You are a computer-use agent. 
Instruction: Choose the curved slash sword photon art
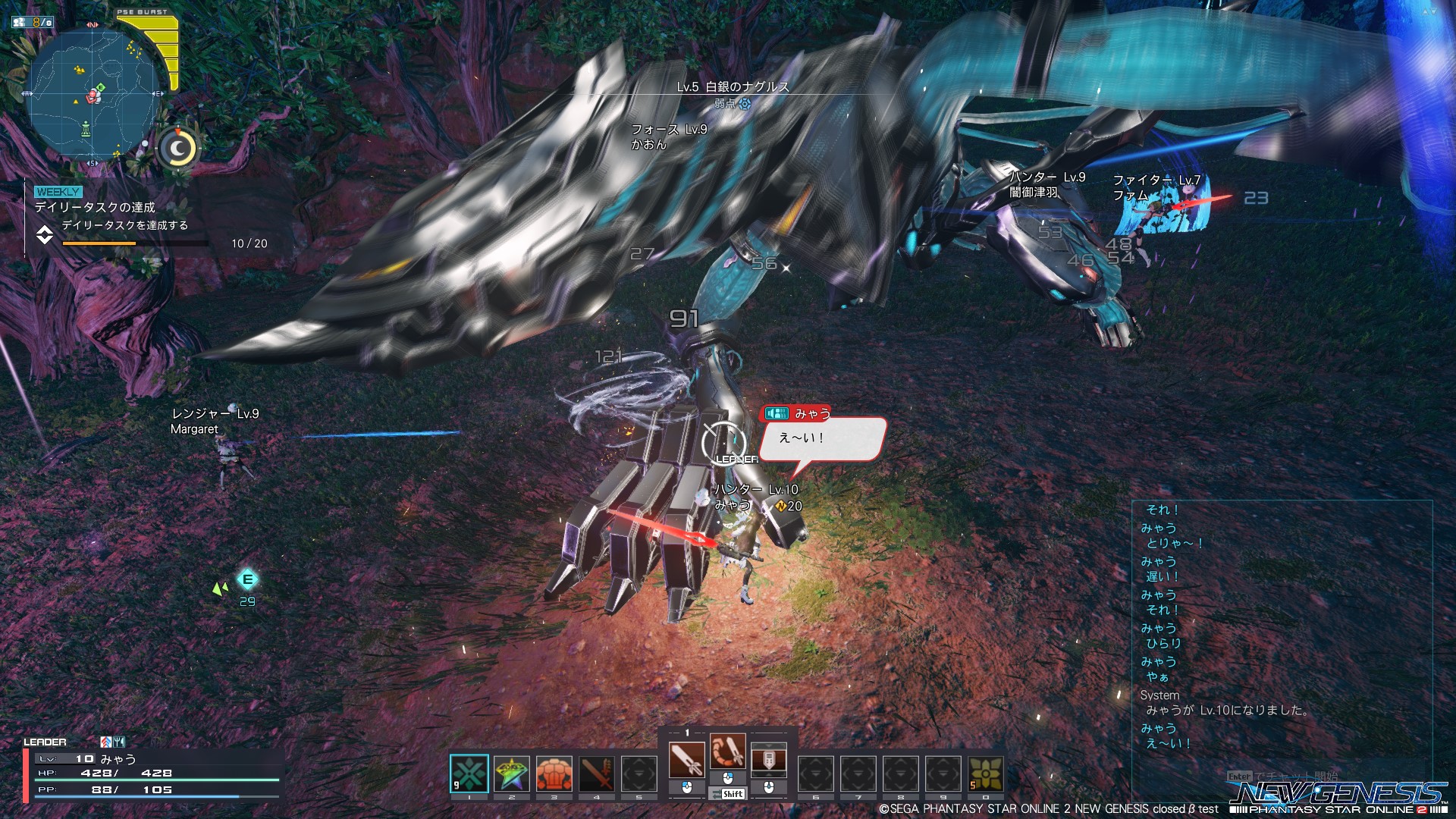[727, 752]
